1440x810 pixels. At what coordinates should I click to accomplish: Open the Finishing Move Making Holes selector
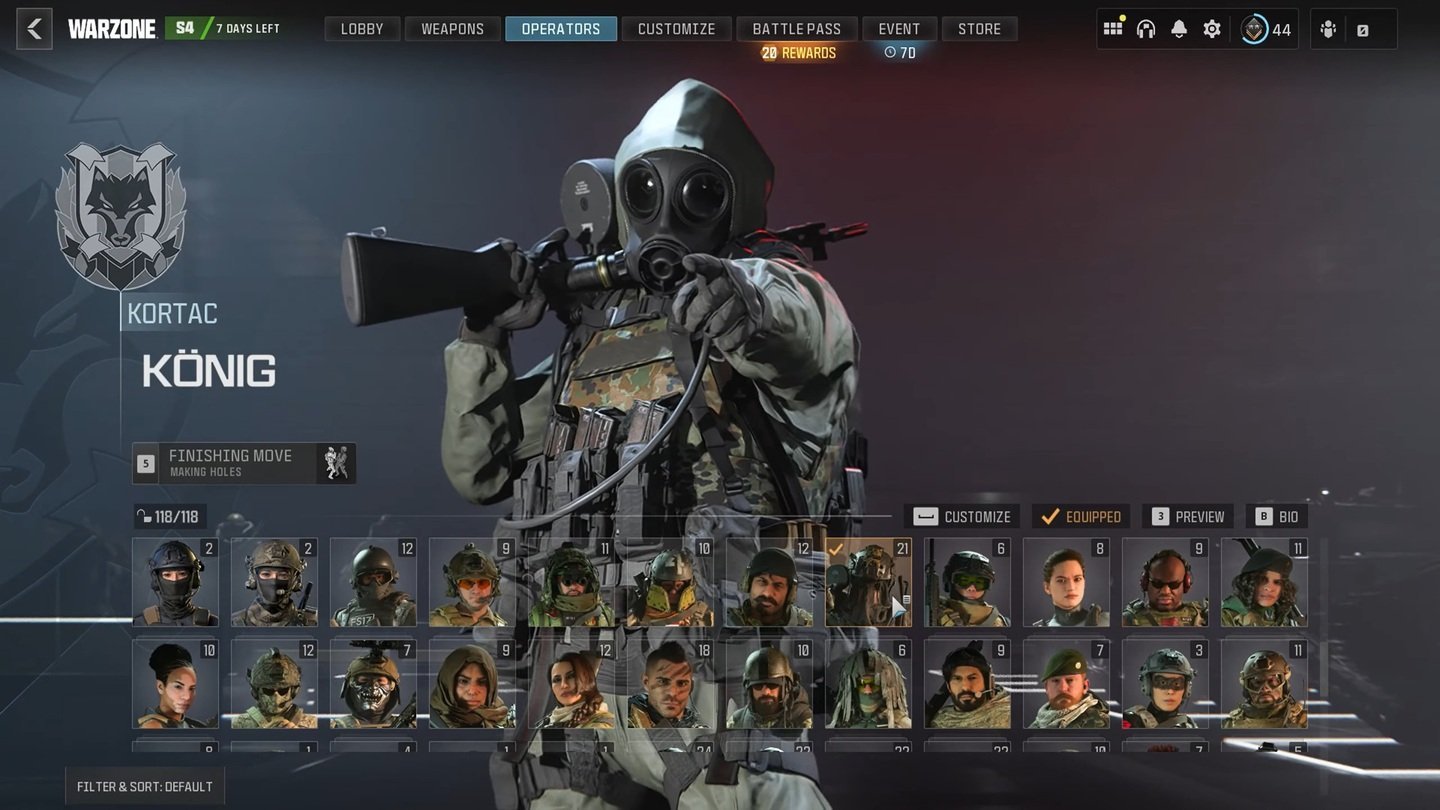[244, 463]
